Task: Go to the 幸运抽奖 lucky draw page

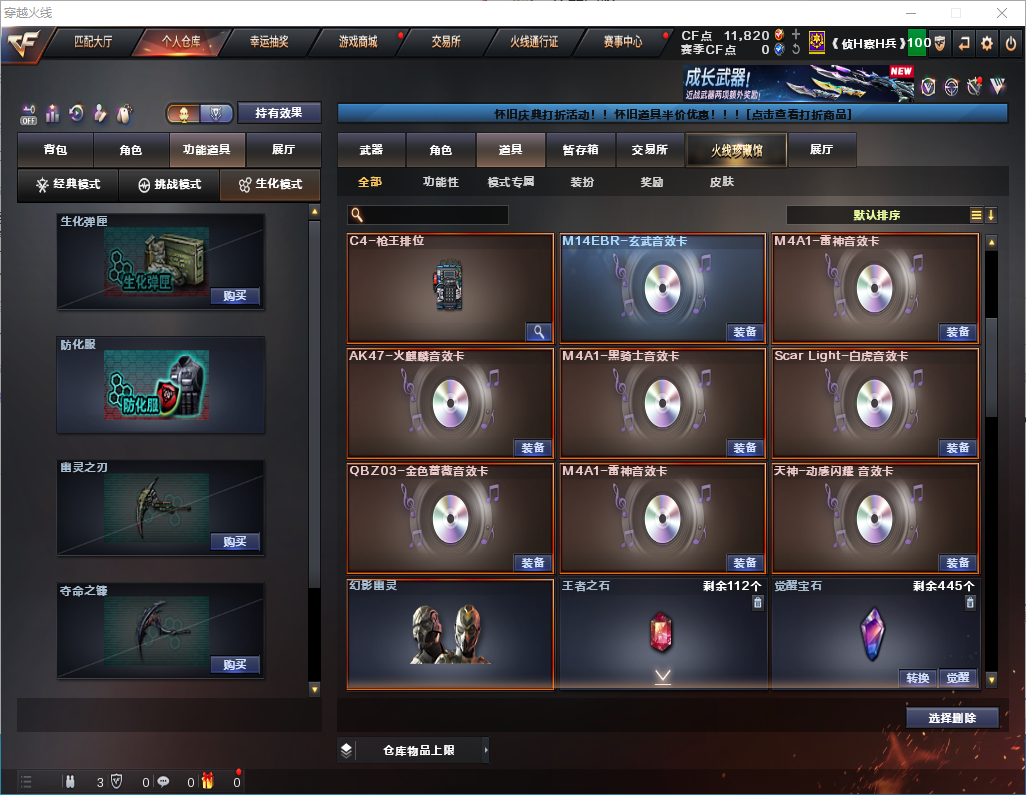Action: pos(268,42)
